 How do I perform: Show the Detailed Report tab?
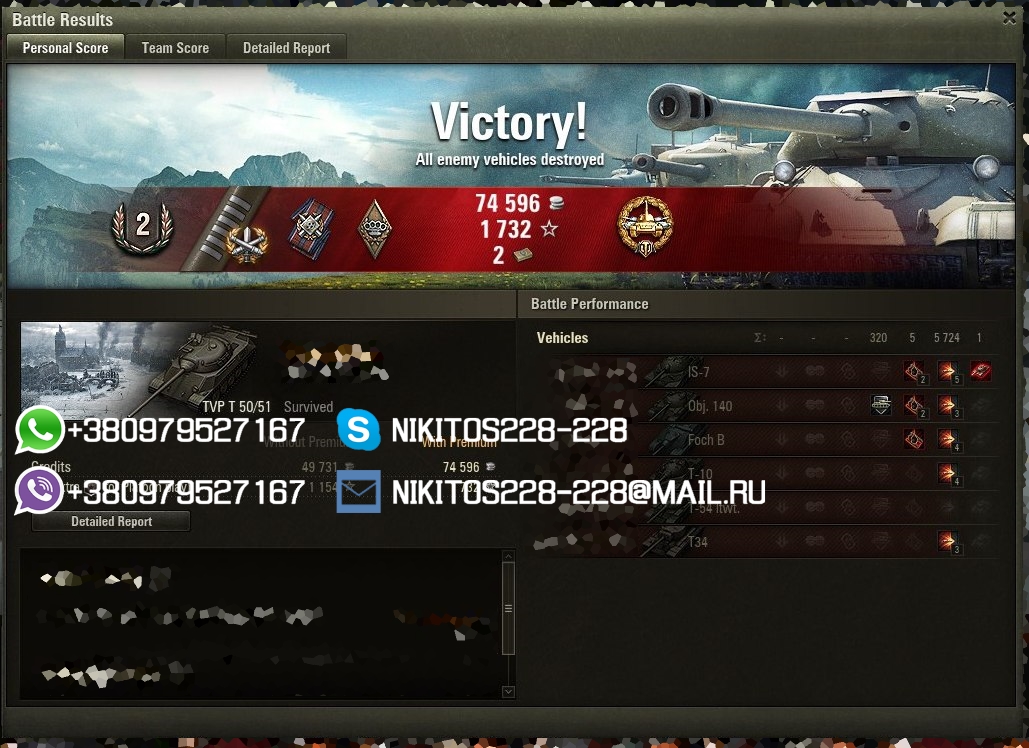[286, 48]
